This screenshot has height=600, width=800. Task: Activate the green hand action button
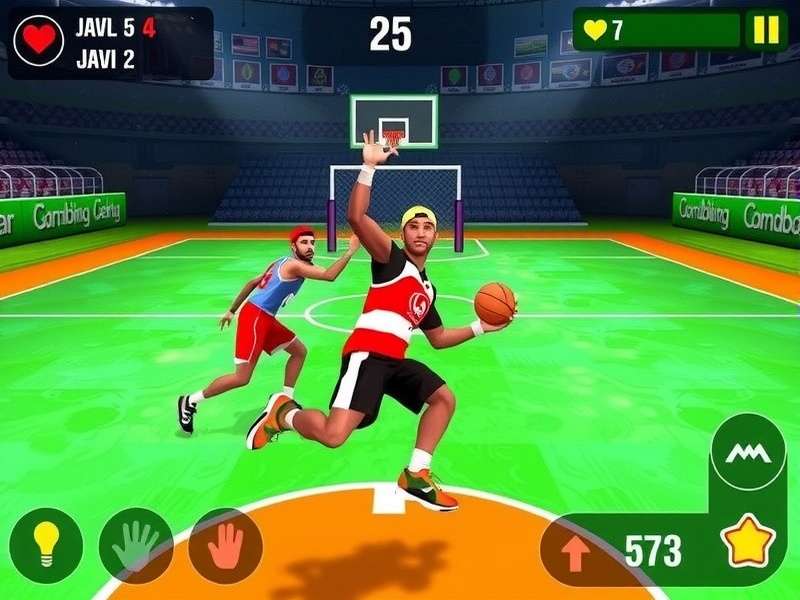pos(135,545)
